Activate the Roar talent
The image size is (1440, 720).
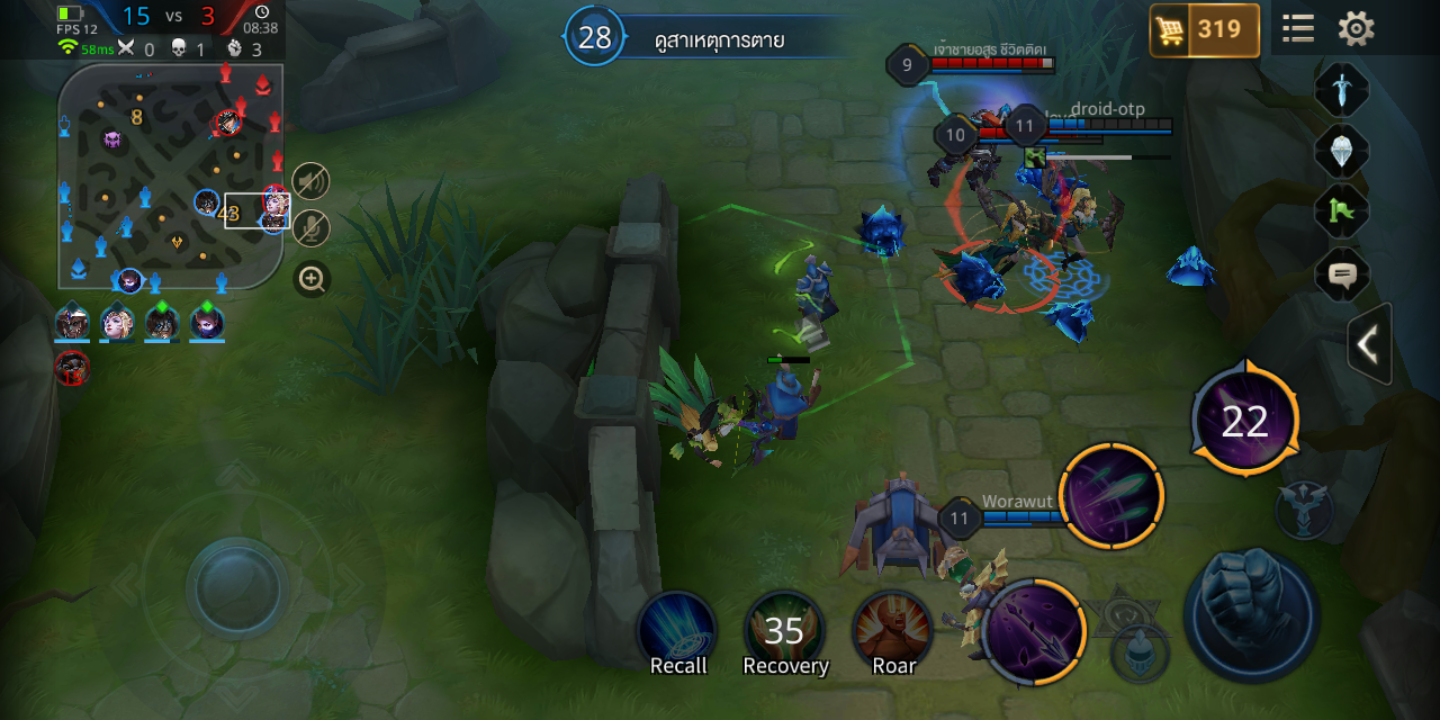coord(893,632)
